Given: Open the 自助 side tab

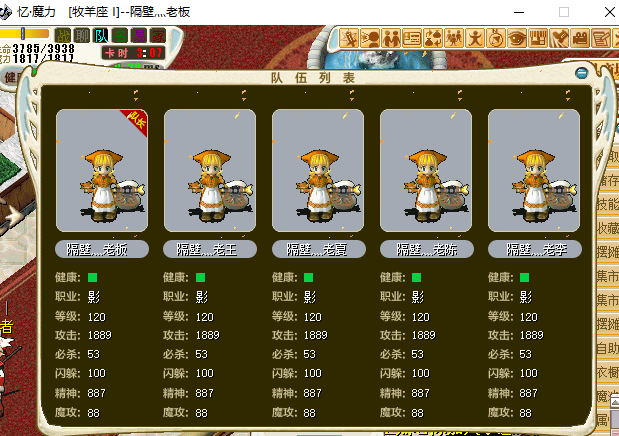Looking at the screenshot, I should [x=607, y=348].
